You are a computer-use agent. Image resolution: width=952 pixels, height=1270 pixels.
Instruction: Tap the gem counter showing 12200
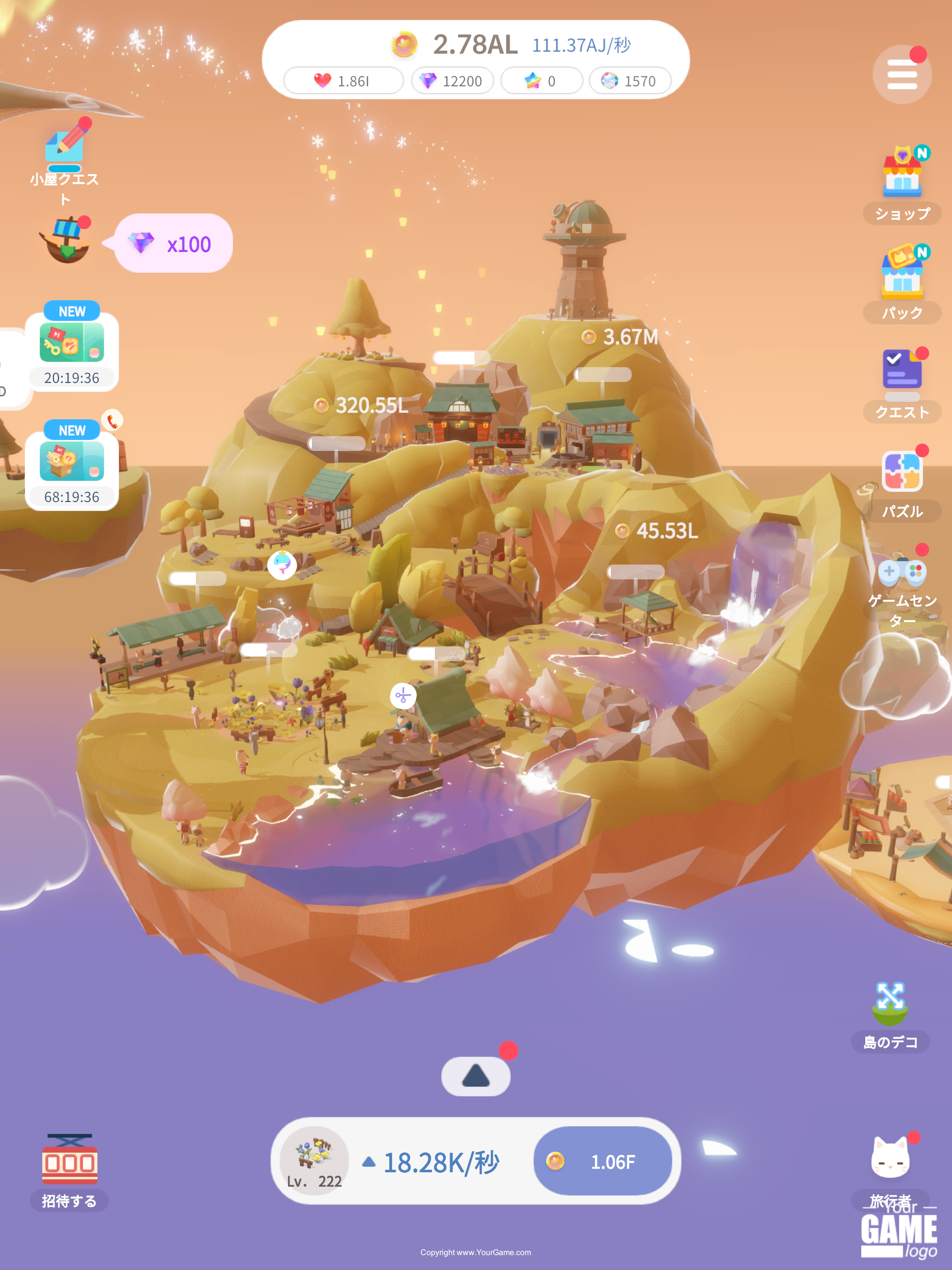[453, 81]
